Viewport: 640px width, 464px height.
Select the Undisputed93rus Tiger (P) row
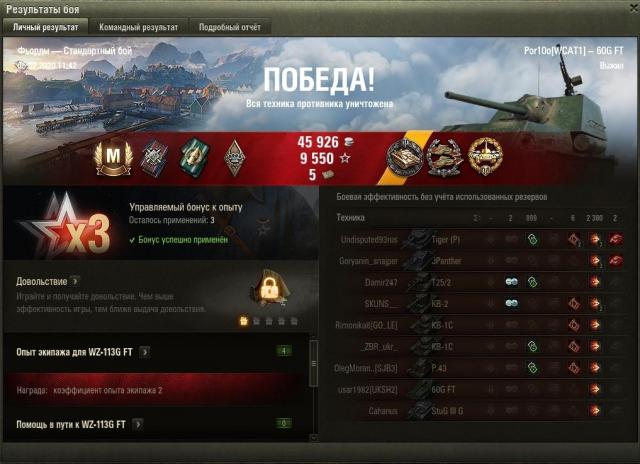(480, 240)
